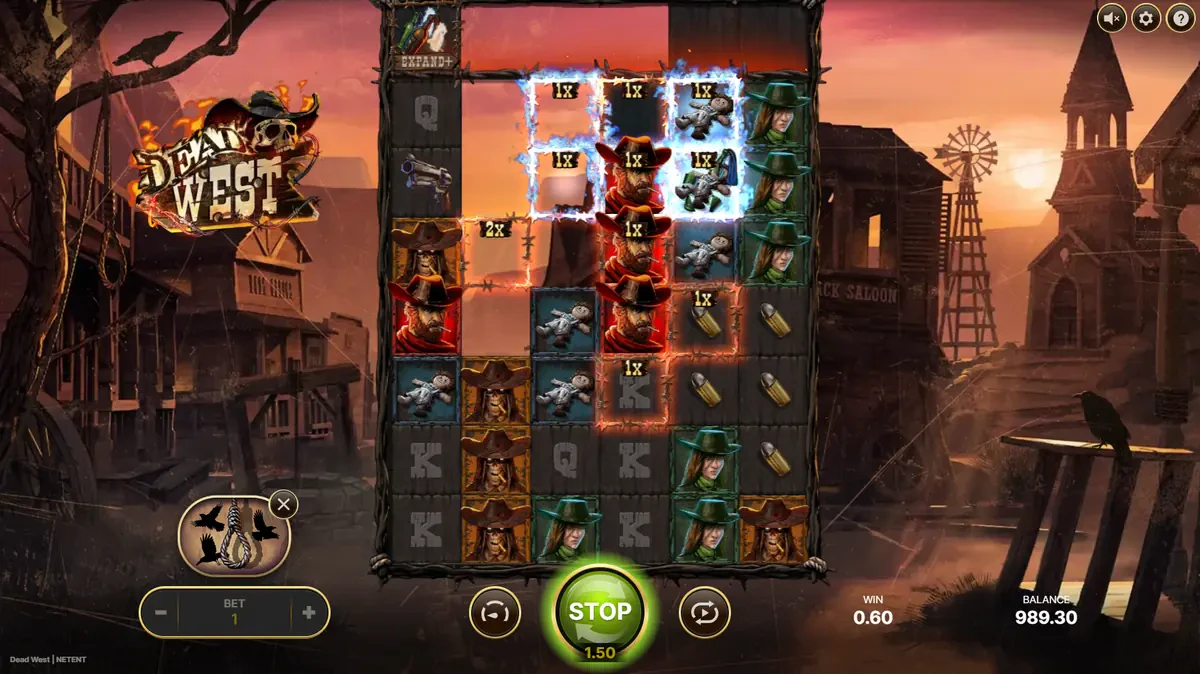Open the autoplay options
1200x674 pixels.
tap(704, 612)
